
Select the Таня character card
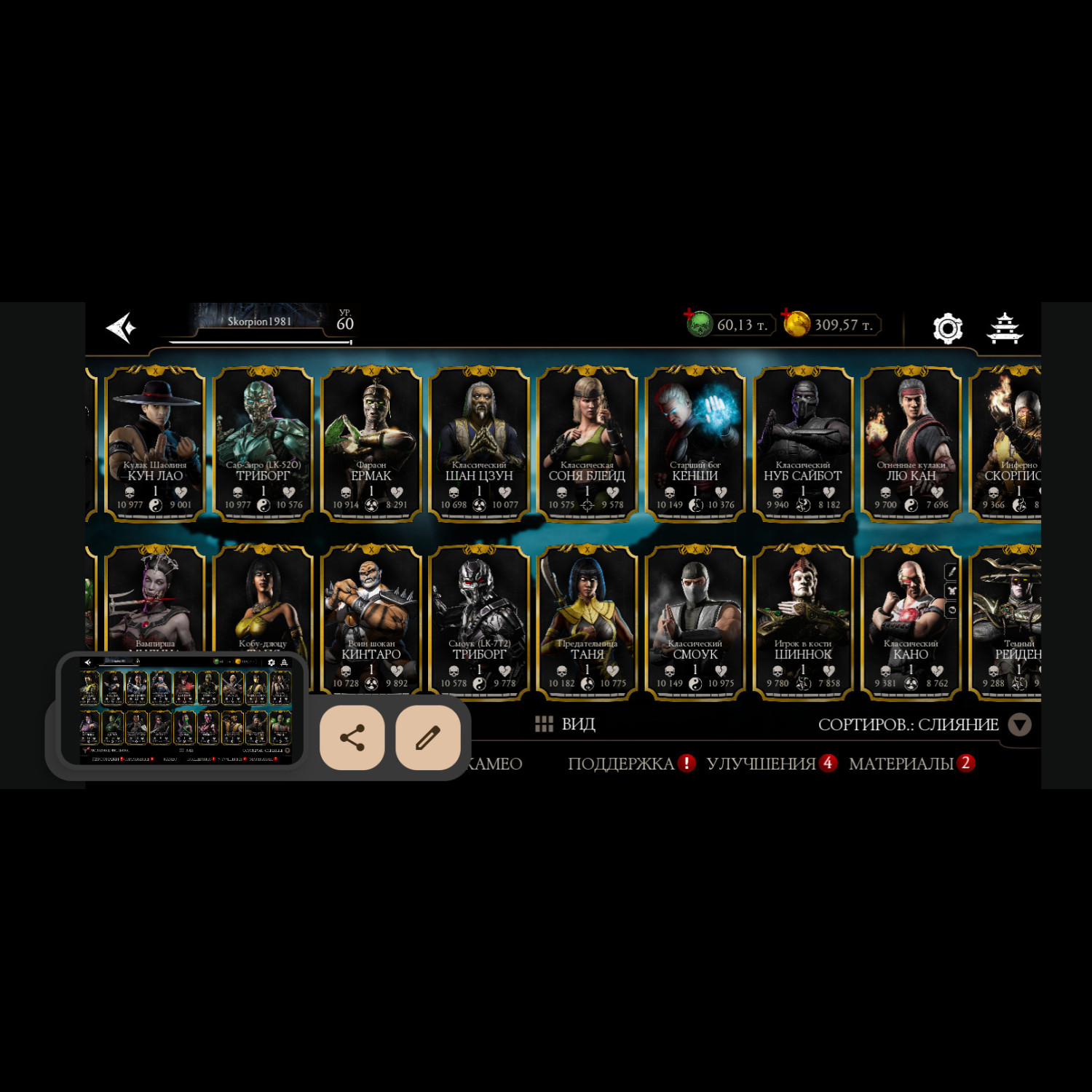coord(587,622)
